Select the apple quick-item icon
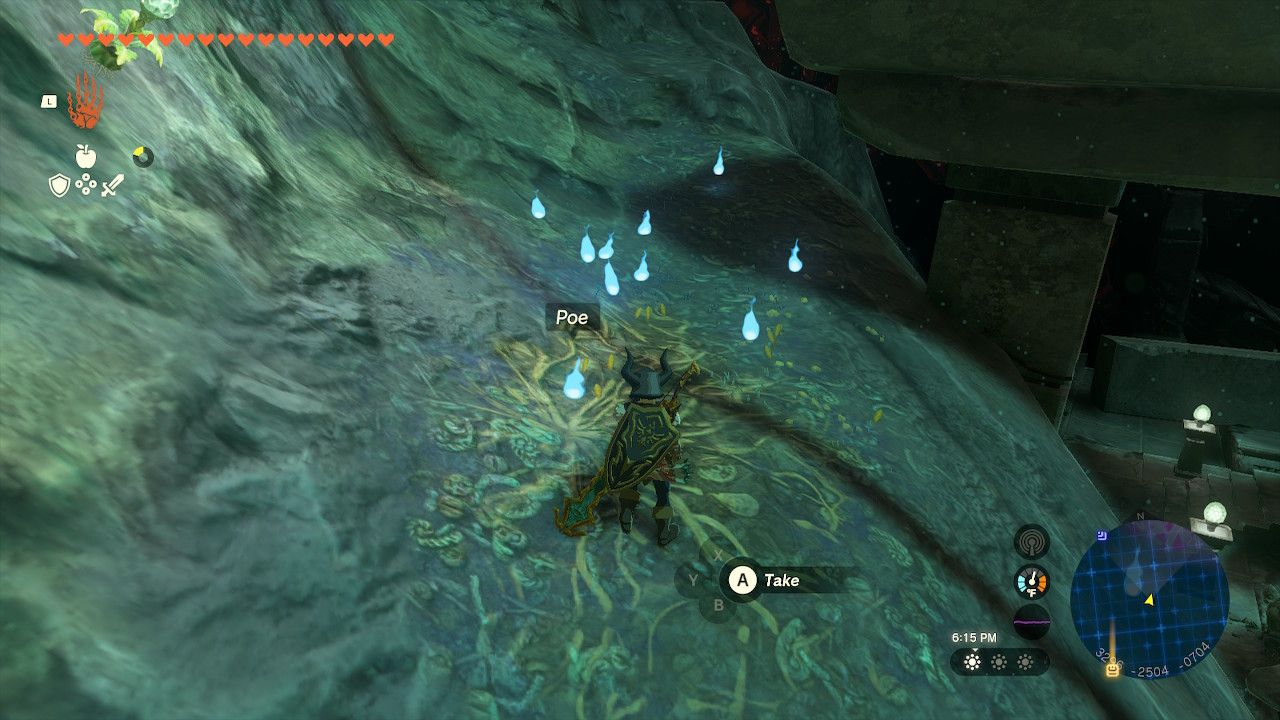1280x720 pixels. [85, 156]
